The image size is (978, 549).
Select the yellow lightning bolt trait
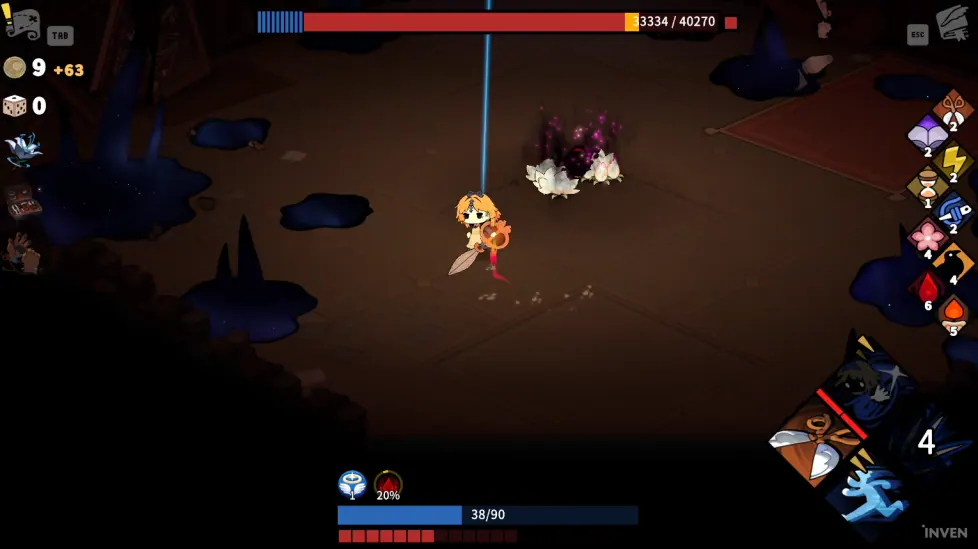(x=953, y=160)
